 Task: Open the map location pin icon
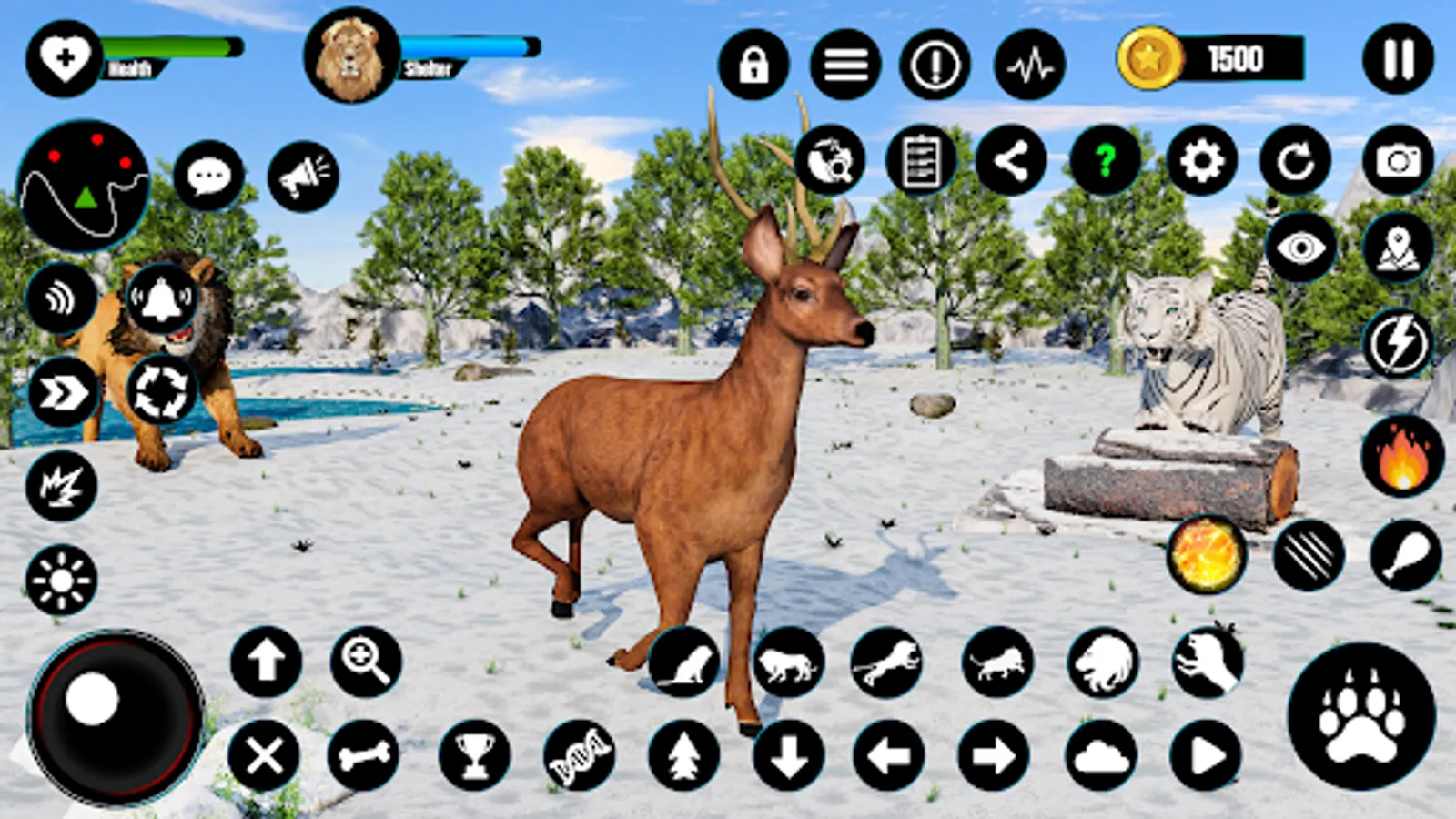click(x=1396, y=246)
